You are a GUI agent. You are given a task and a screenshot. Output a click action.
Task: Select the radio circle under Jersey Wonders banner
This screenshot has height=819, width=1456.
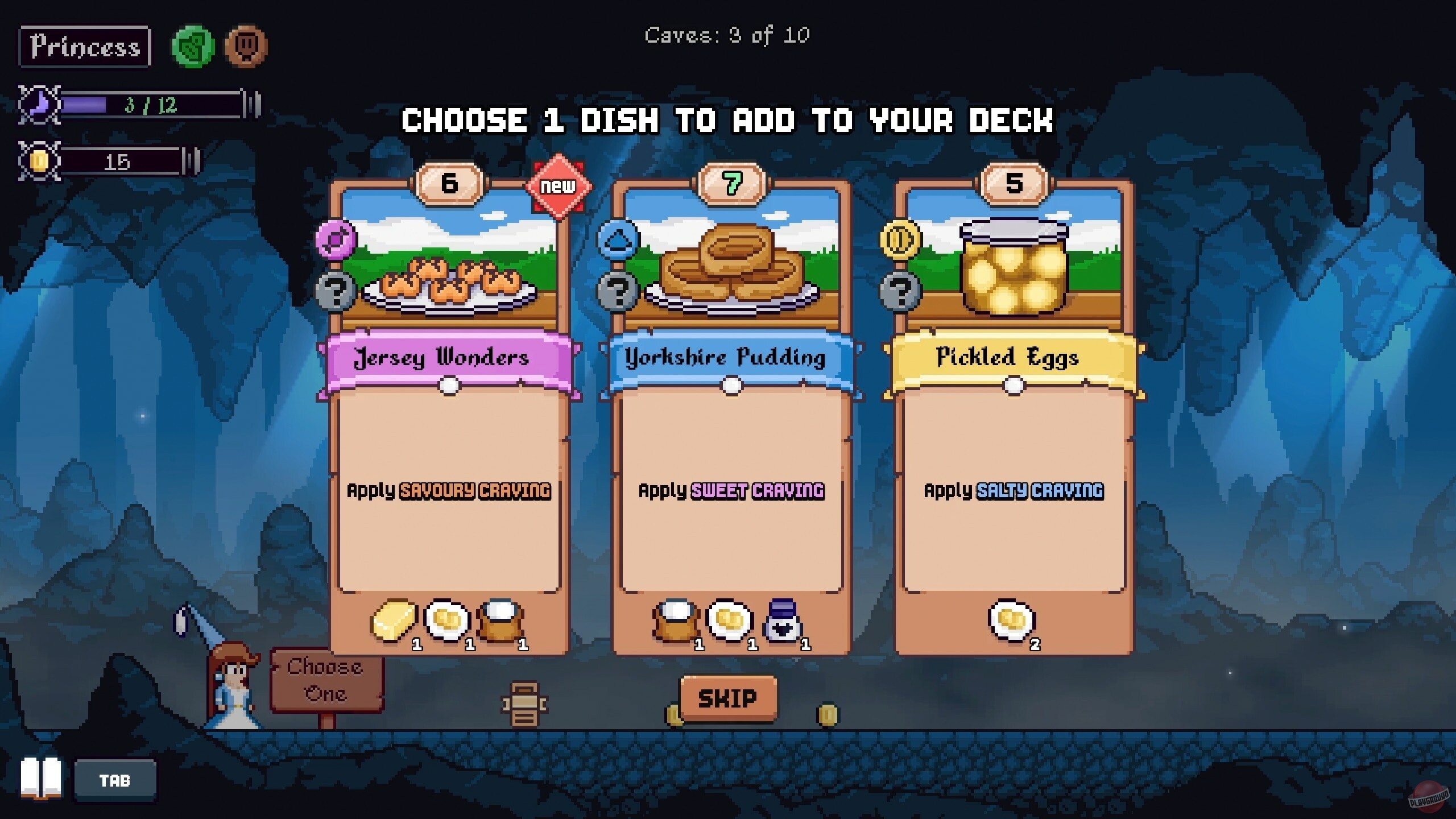[x=449, y=386]
